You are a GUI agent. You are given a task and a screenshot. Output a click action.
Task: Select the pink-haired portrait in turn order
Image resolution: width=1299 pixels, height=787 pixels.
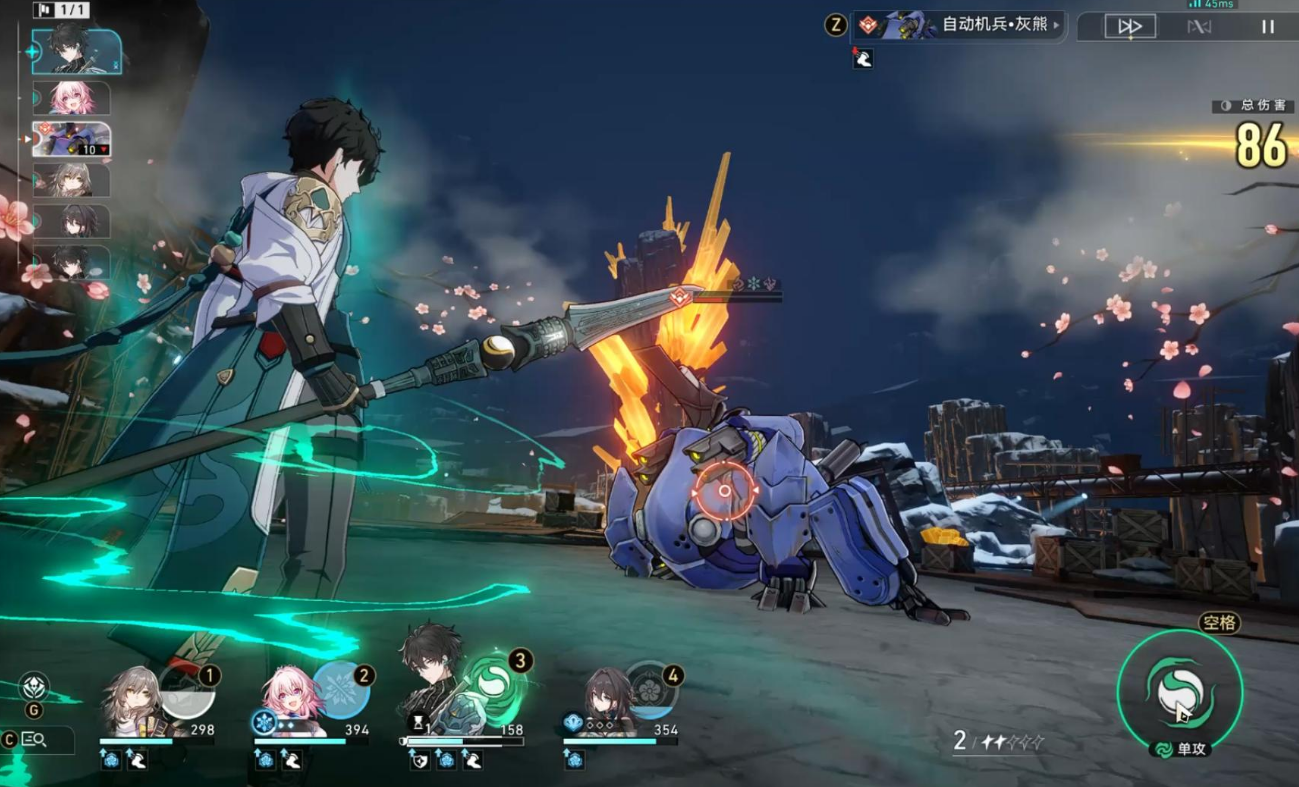point(72,98)
